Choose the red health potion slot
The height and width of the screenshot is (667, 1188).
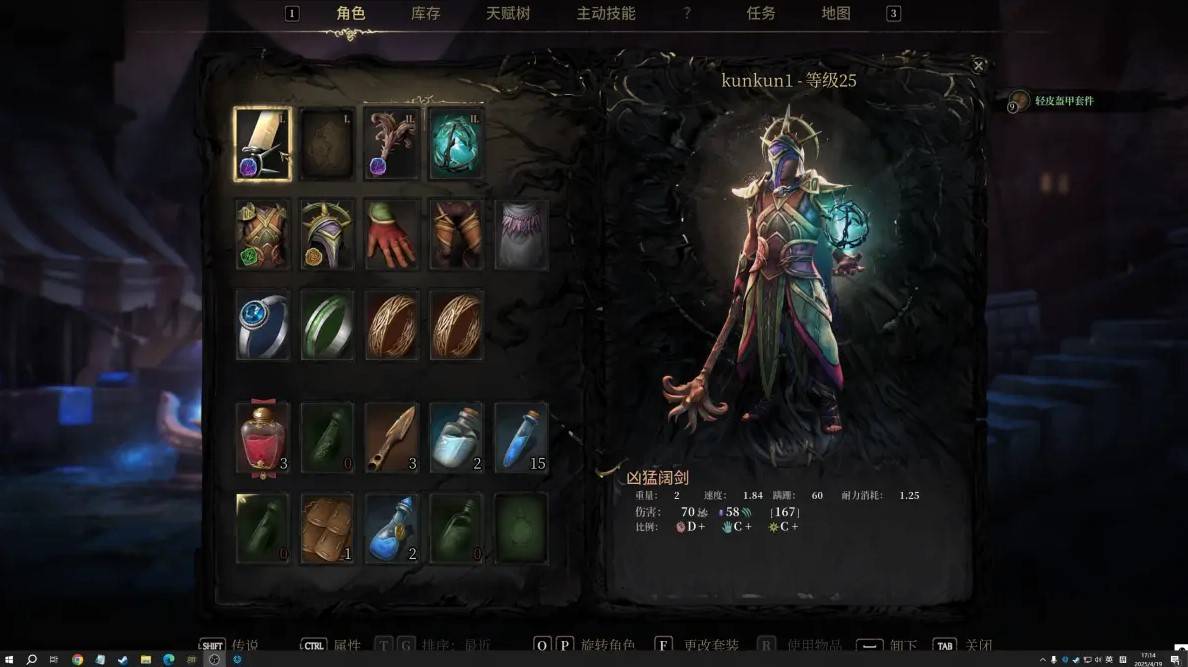263,437
